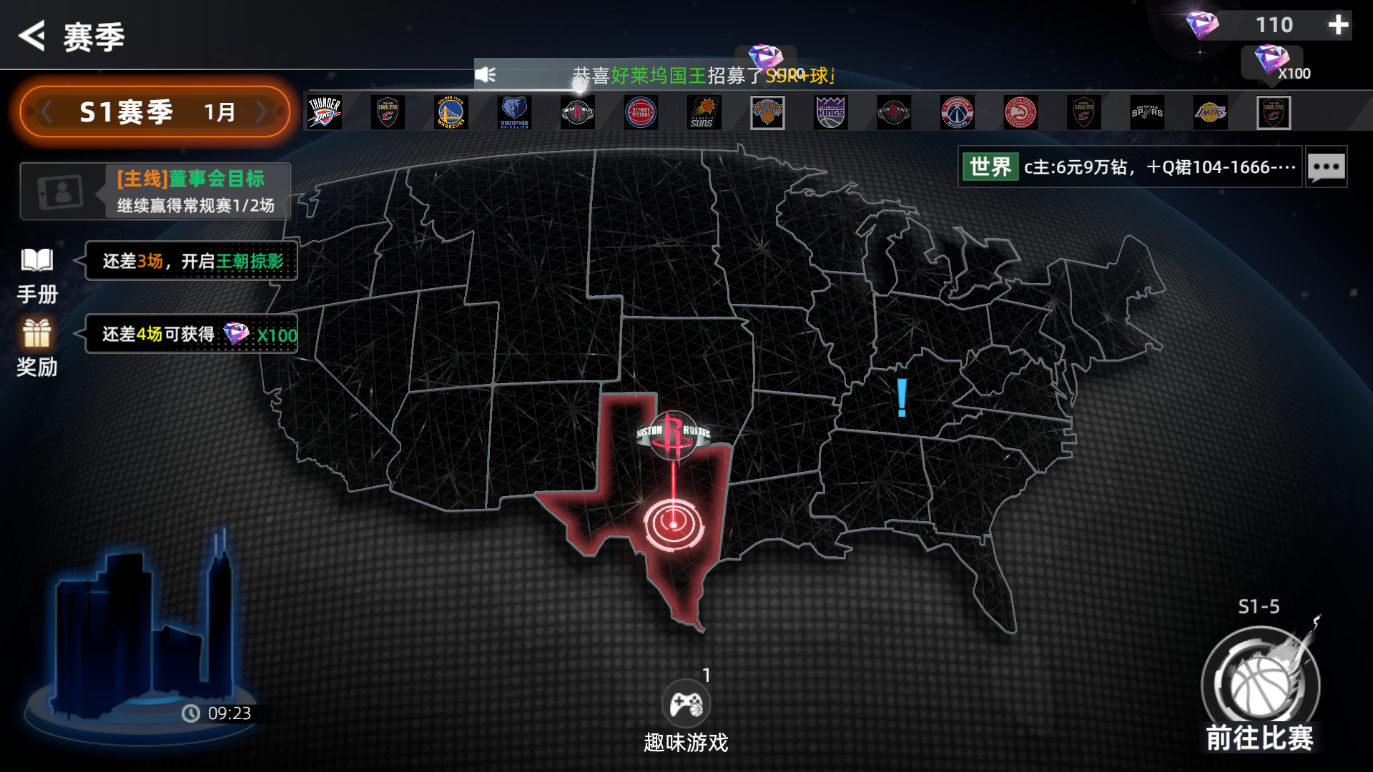Choose the San Antonio Spurs logo
This screenshot has width=1373, height=772.
tap(1147, 113)
